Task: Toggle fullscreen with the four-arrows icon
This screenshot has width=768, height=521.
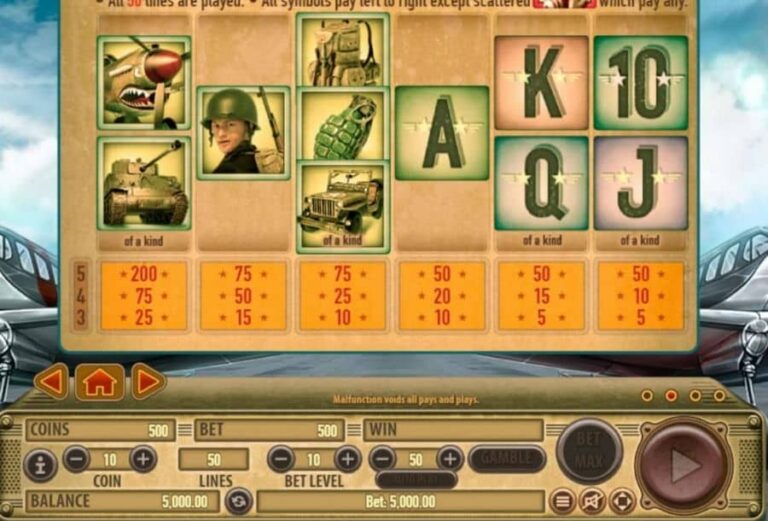Action: (x=622, y=500)
